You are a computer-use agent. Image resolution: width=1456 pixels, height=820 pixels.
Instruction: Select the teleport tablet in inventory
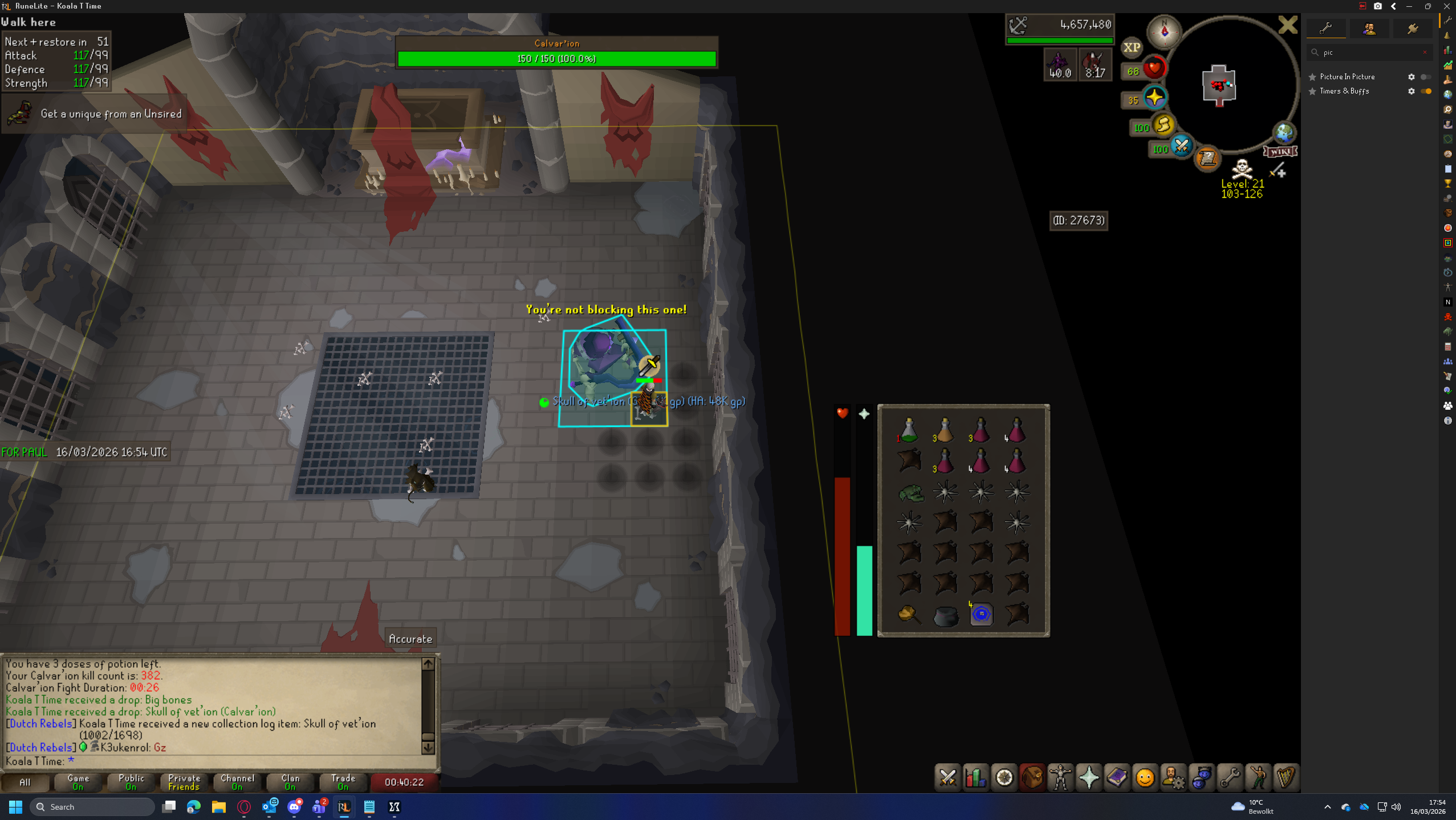pos(981,614)
